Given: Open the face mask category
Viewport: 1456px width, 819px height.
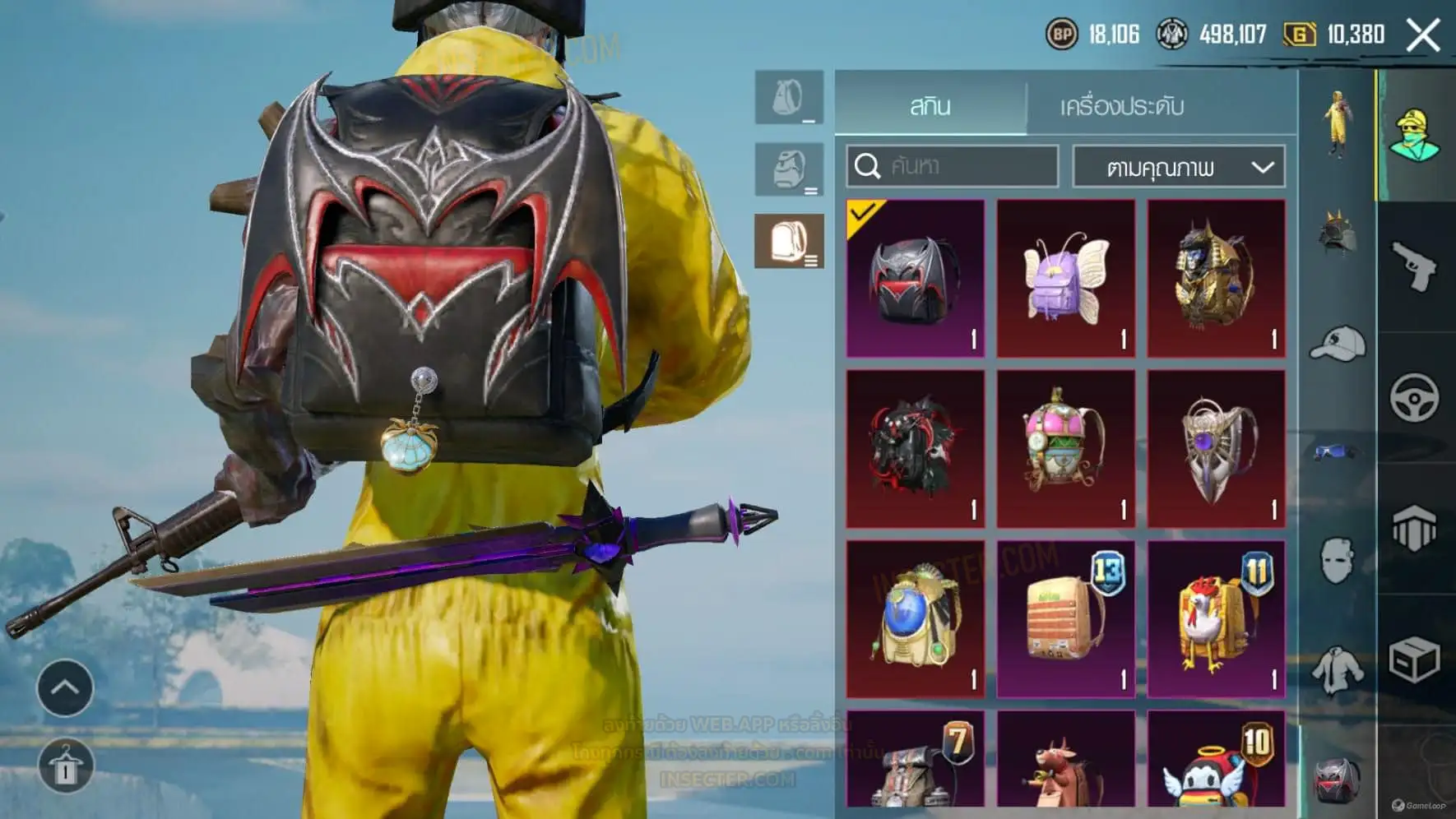Looking at the screenshot, I should [1338, 560].
